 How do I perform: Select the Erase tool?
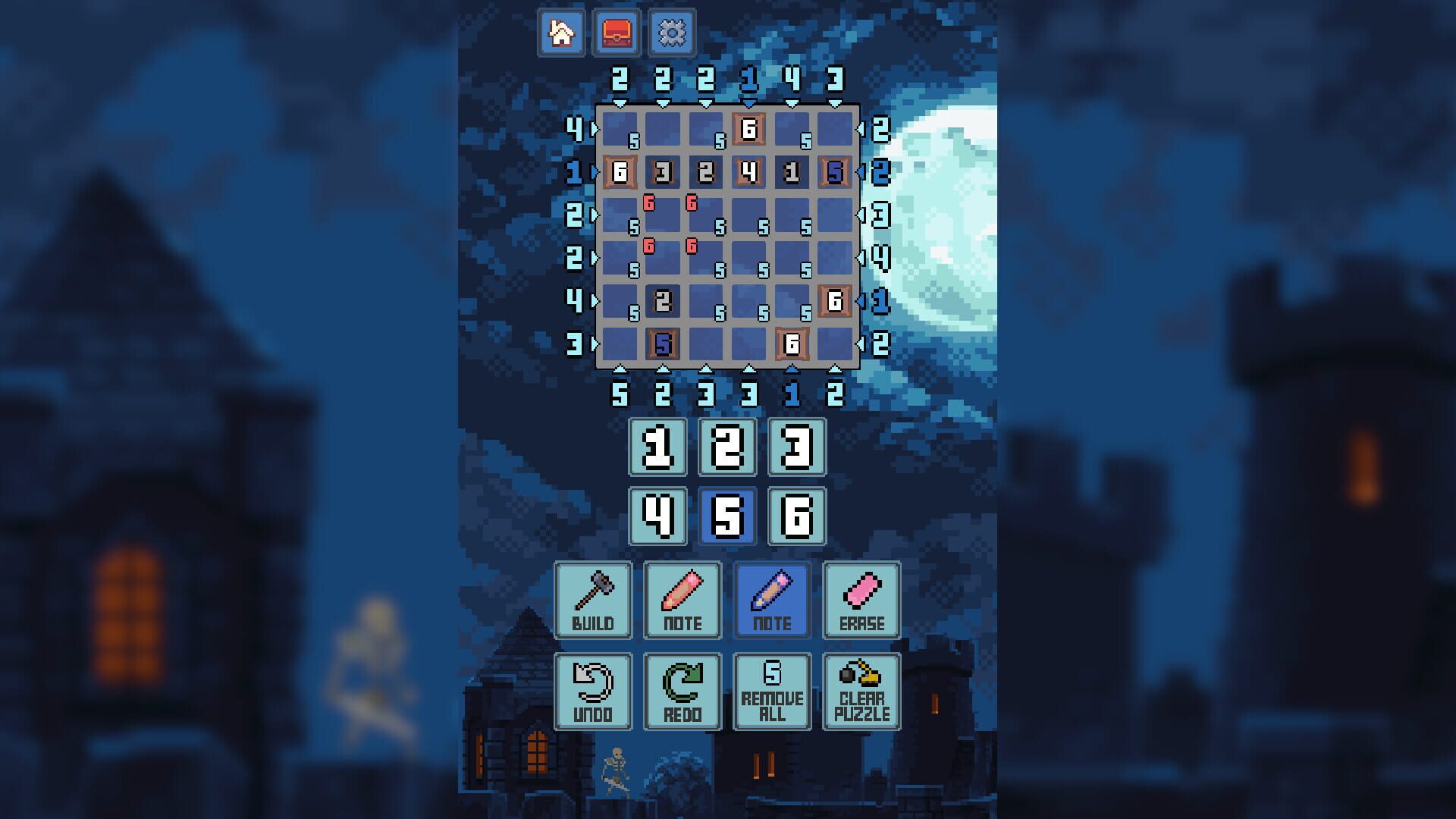pos(861,599)
